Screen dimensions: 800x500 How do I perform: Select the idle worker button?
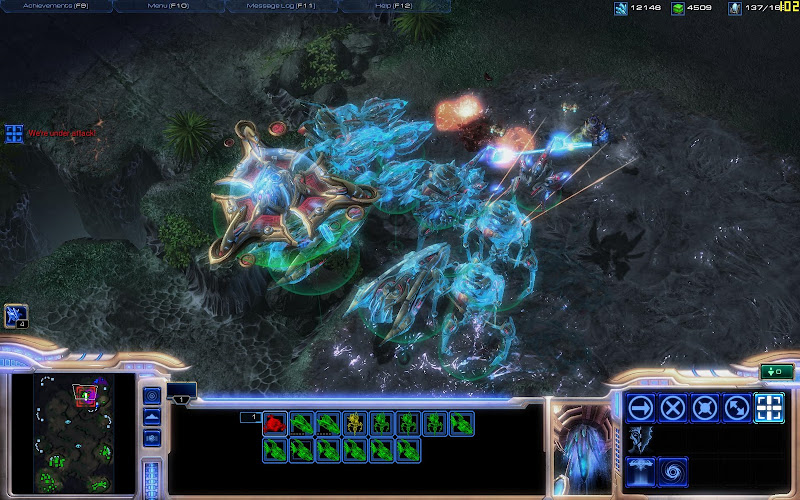(x=16, y=316)
